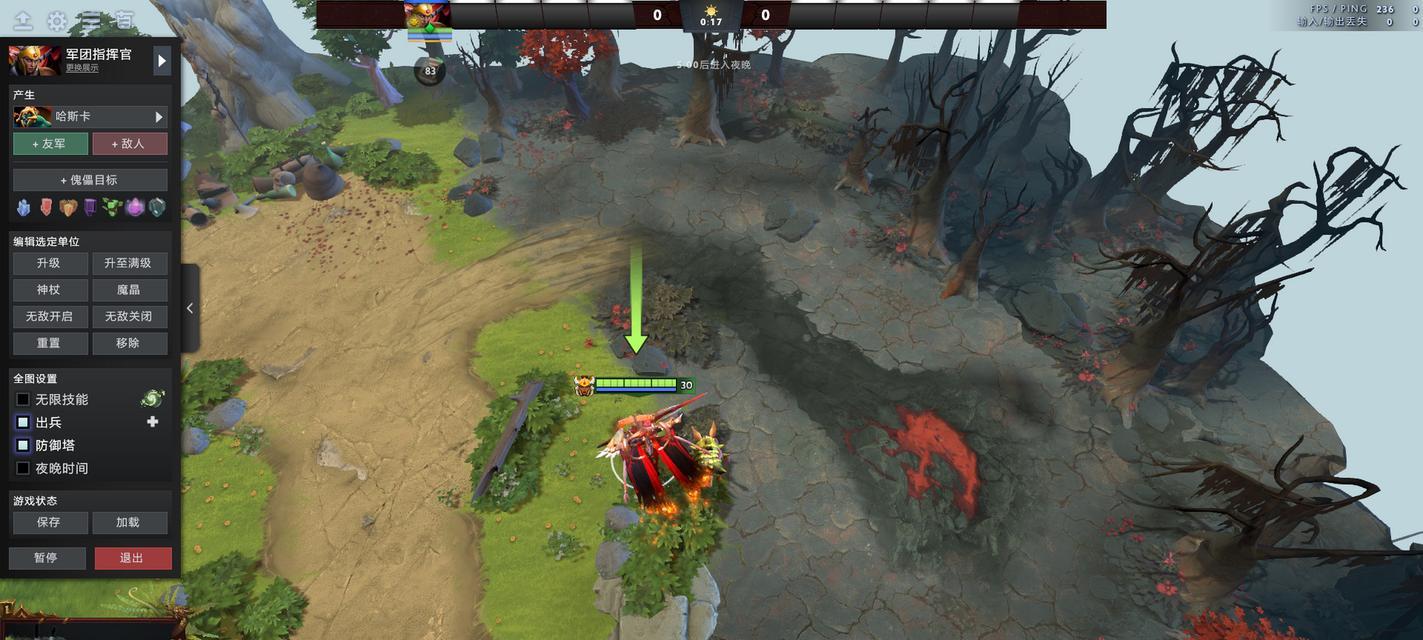Image resolution: width=1423 pixels, height=640 pixels.
Task: Give the selected unit a shard (魔晶)
Action: pos(130,290)
